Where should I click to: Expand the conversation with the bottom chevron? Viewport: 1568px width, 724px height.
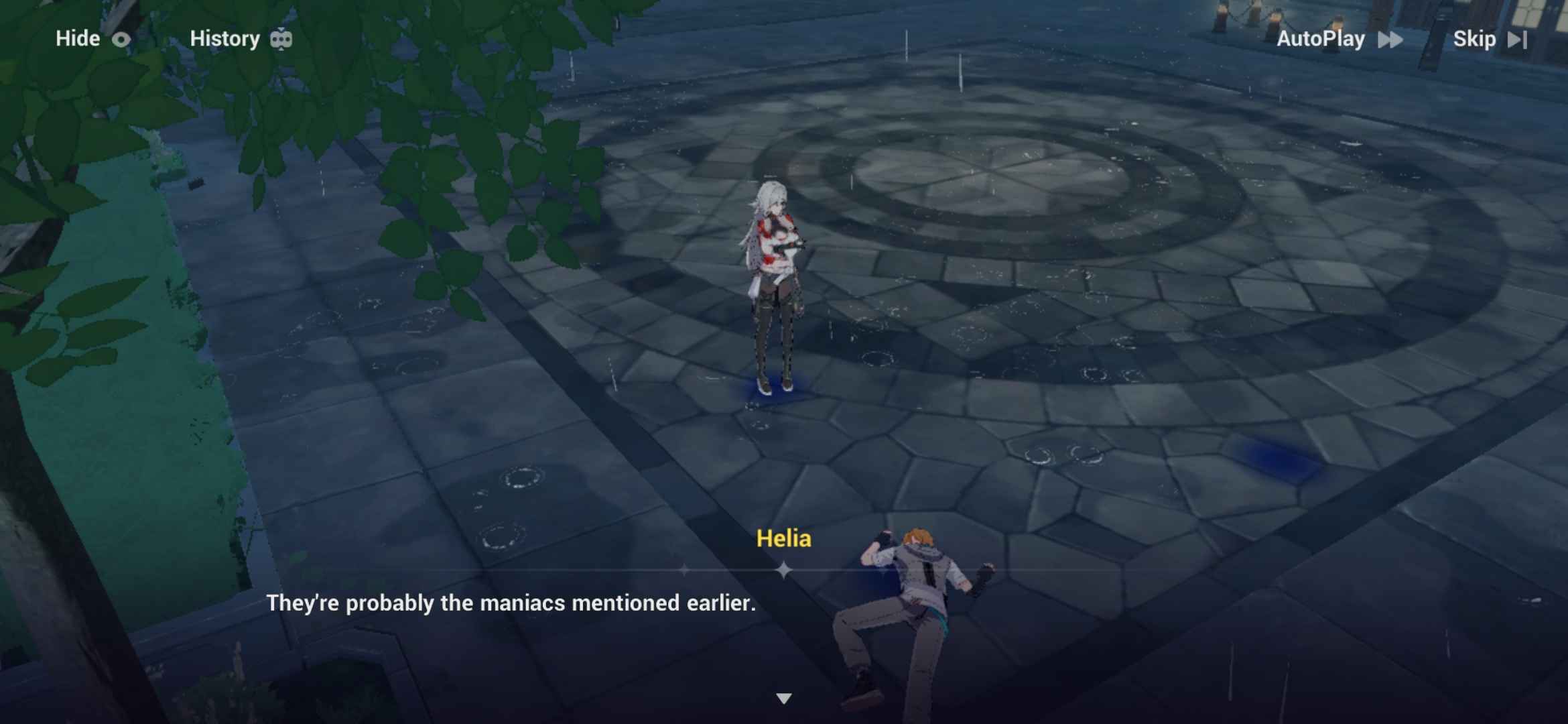[x=782, y=698]
